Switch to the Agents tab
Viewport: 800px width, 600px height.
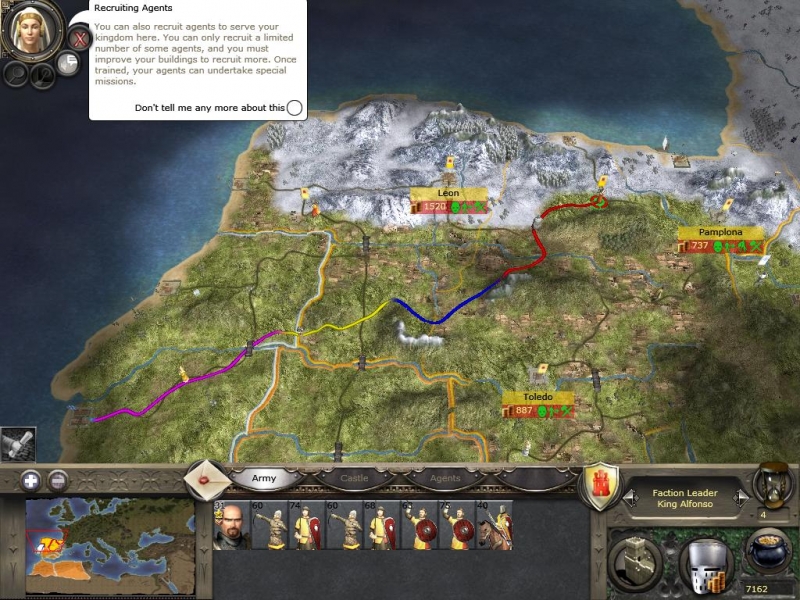(445, 479)
